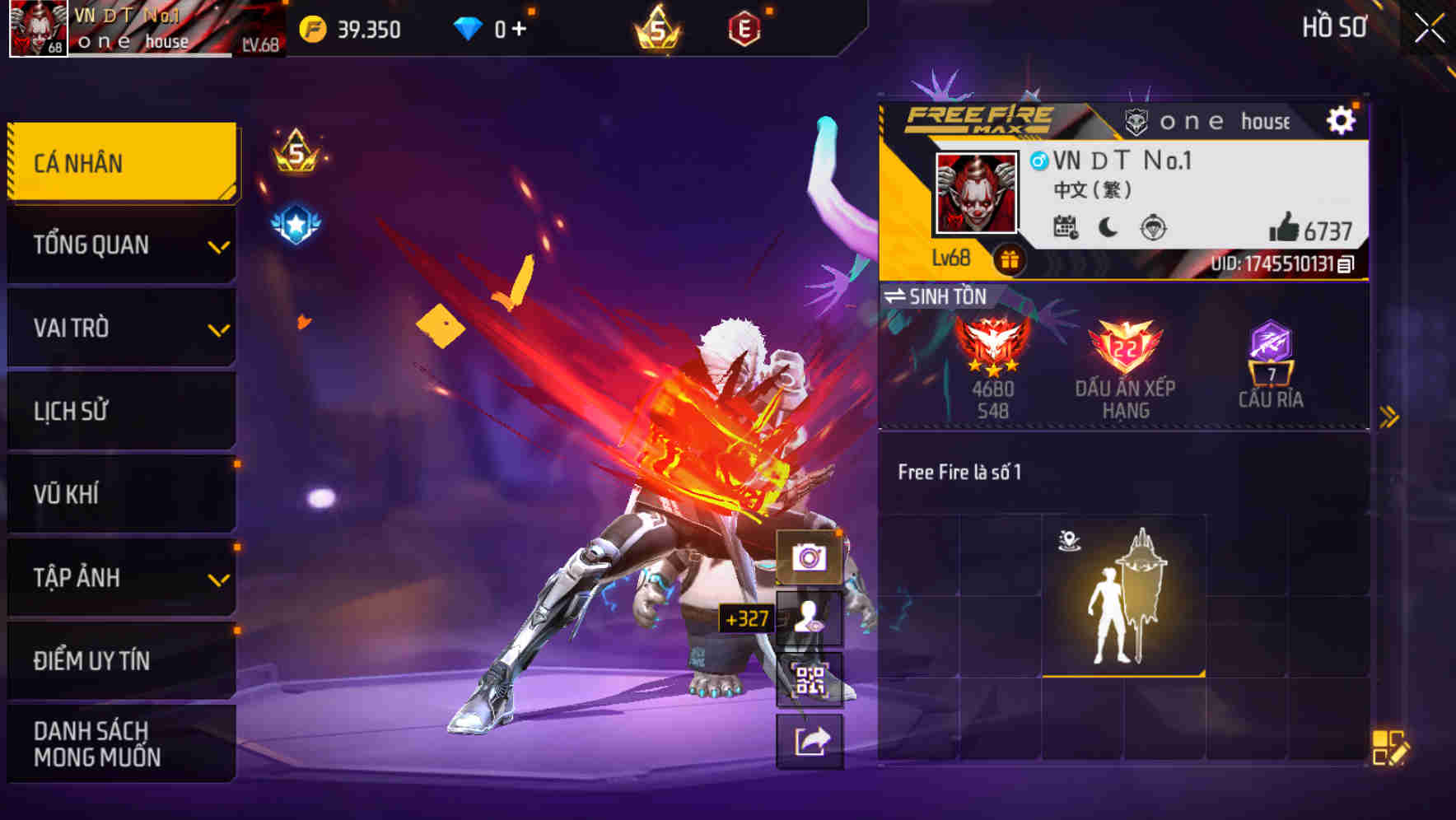Select the LỊCH SỬ menu item
The height and width of the screenshot is (820, 1456).
coord(121,411)
